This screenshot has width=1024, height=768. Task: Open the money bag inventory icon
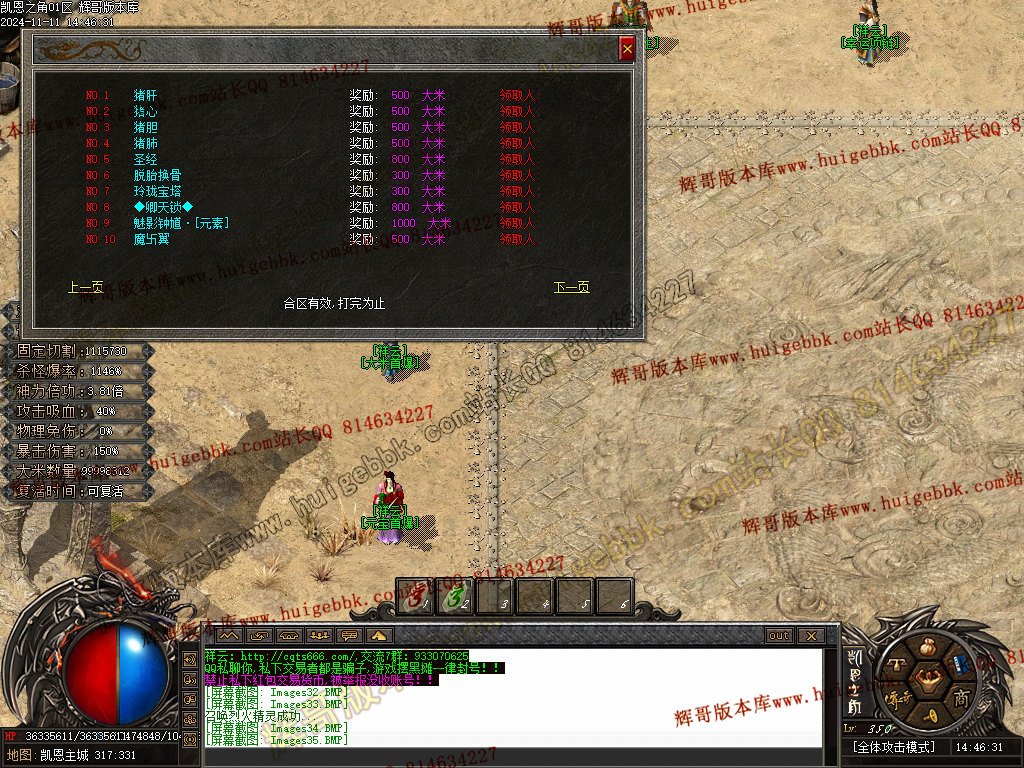[x=929, y=647]
